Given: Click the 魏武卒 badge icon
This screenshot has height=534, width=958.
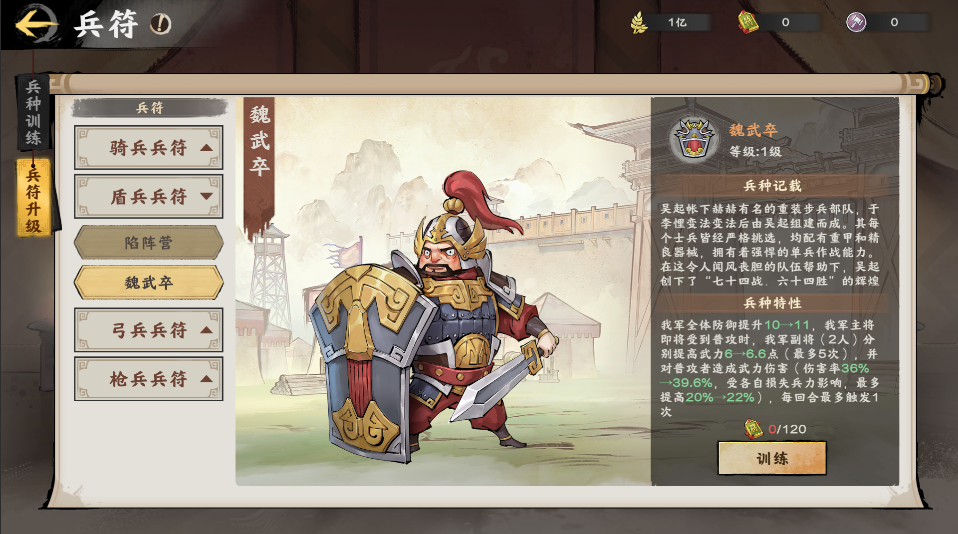Looking at the screenshot, I should (693, 139).
